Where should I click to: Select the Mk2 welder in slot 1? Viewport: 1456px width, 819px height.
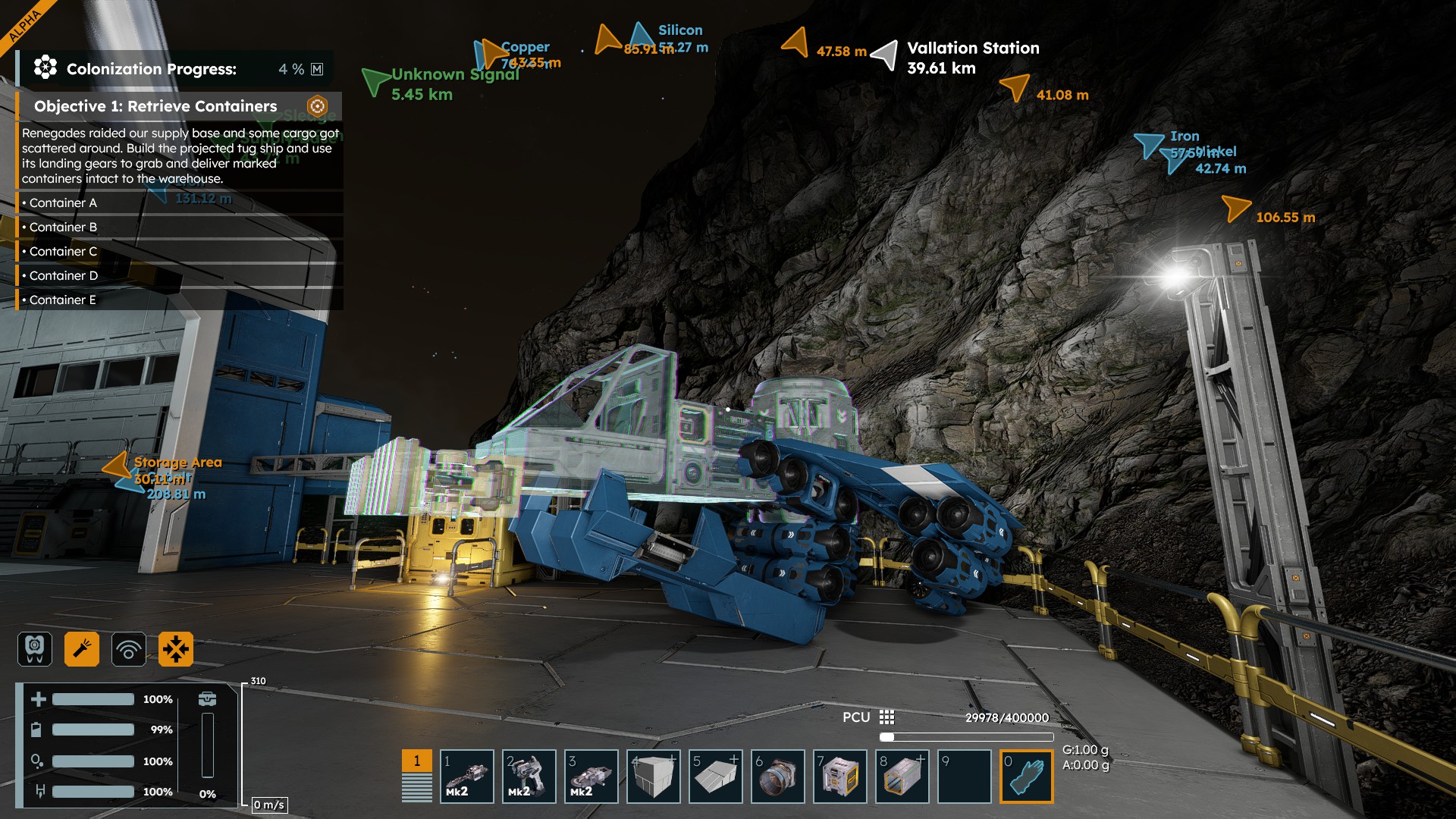[x=466, y=776]
